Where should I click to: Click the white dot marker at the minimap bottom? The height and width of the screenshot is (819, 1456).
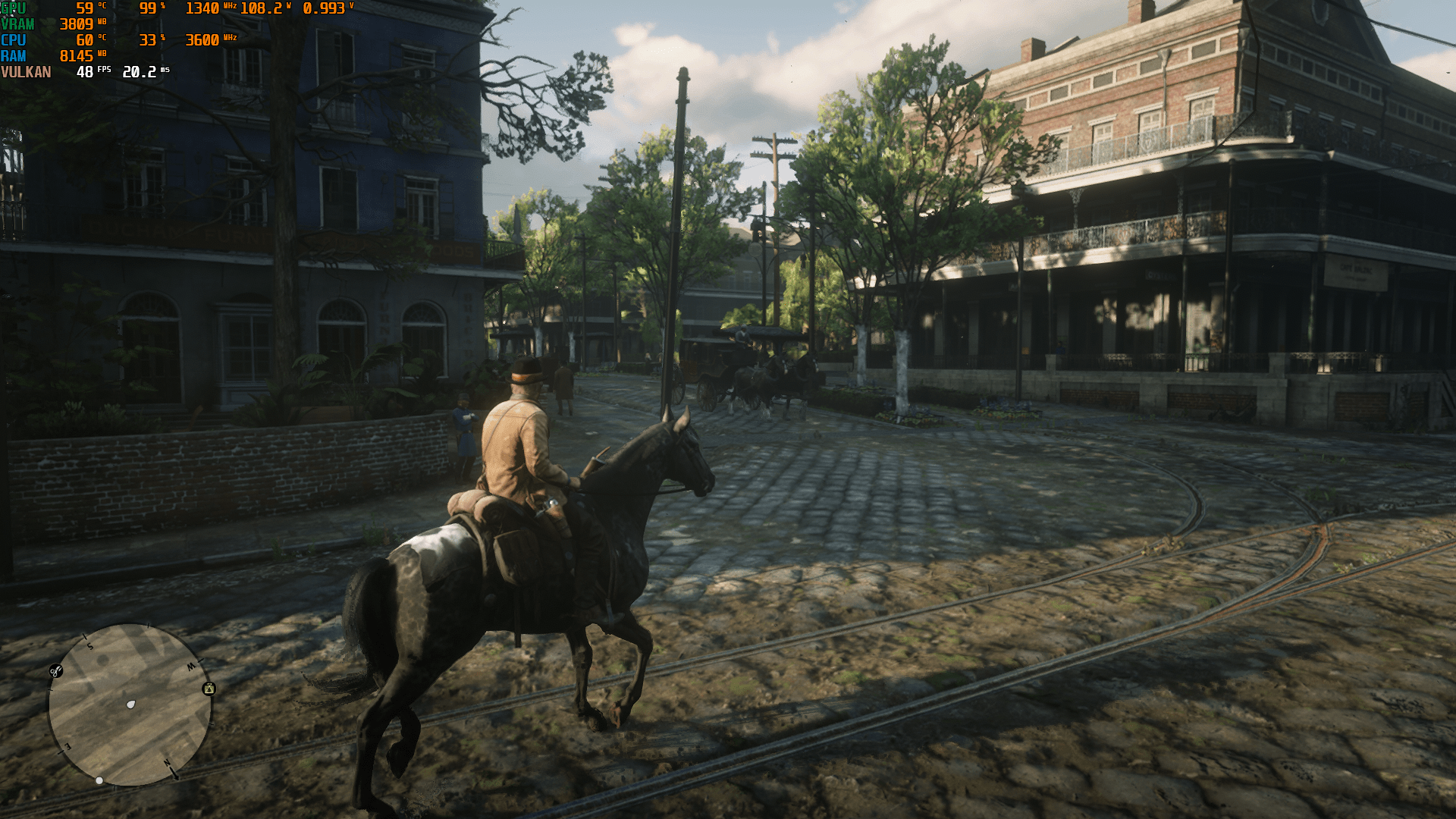tap(99, 780)
